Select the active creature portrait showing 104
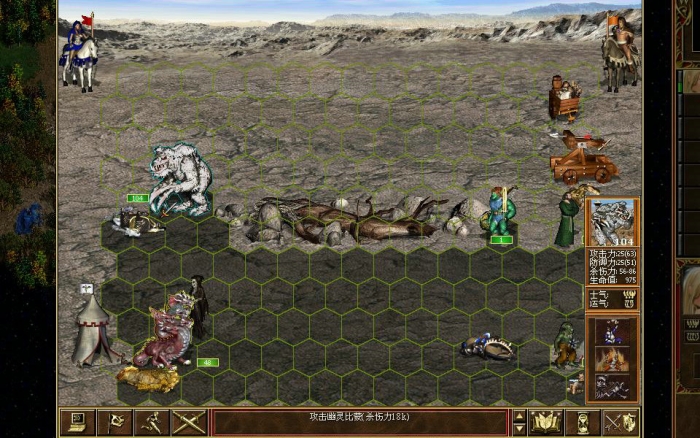Image resolution: width=700 pixels, height=438 pixels. pos(611,222)
